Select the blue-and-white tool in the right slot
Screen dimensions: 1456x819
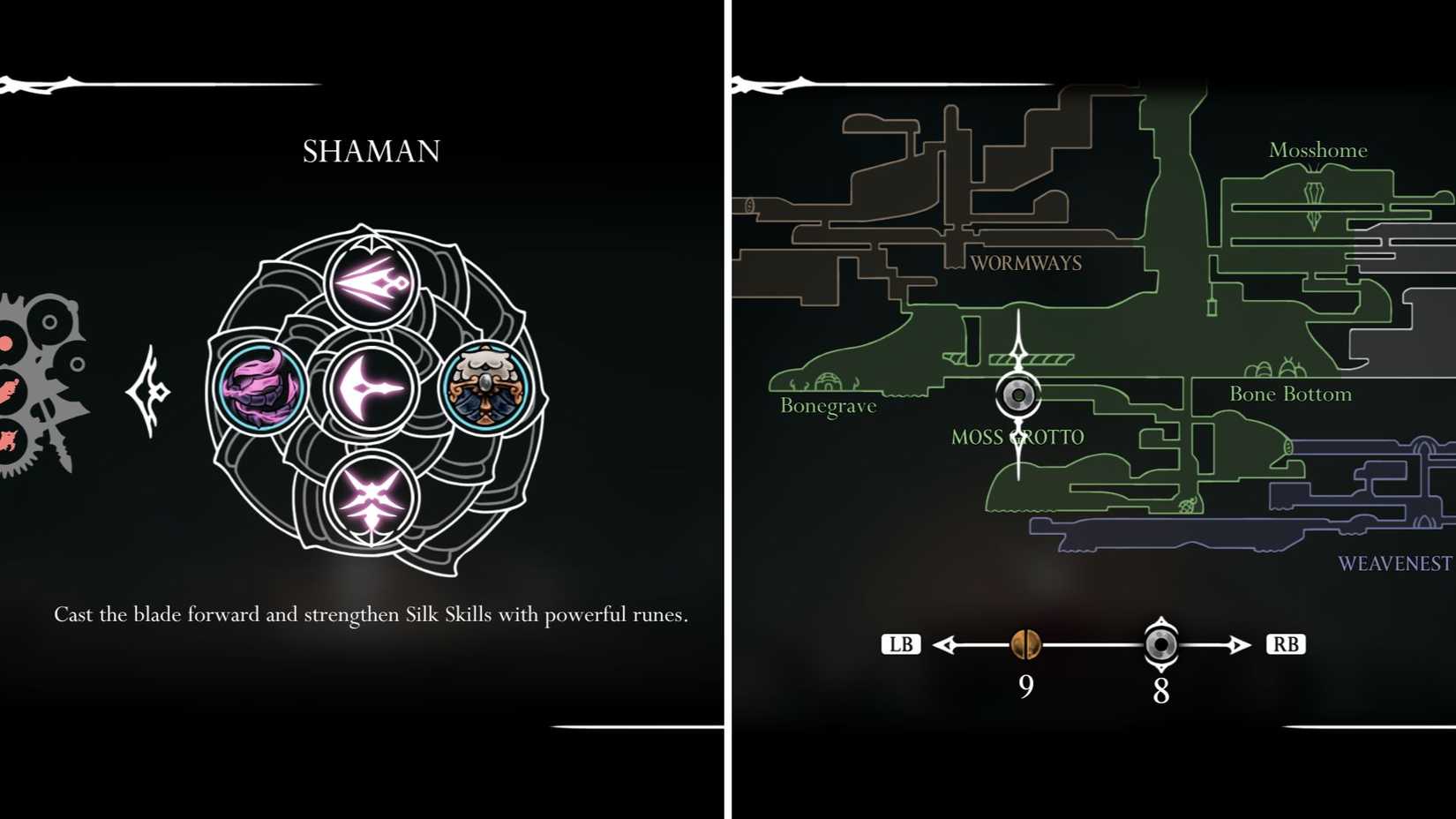click(486, 388)
